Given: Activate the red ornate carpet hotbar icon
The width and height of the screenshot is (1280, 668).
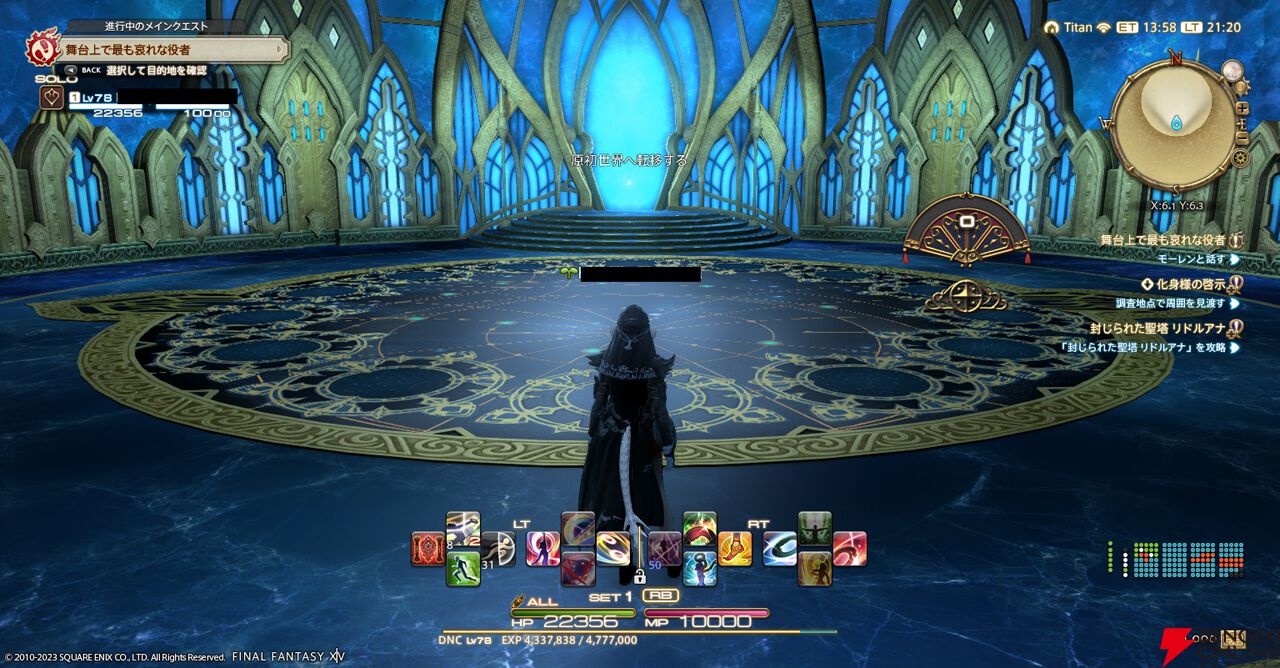Looking at the screenshot, I should (428, 549).
